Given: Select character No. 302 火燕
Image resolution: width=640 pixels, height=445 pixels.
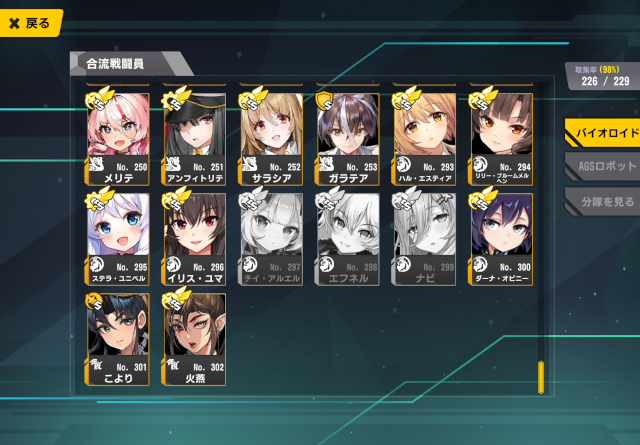Looking at the screenshot, I should (195, 337).
